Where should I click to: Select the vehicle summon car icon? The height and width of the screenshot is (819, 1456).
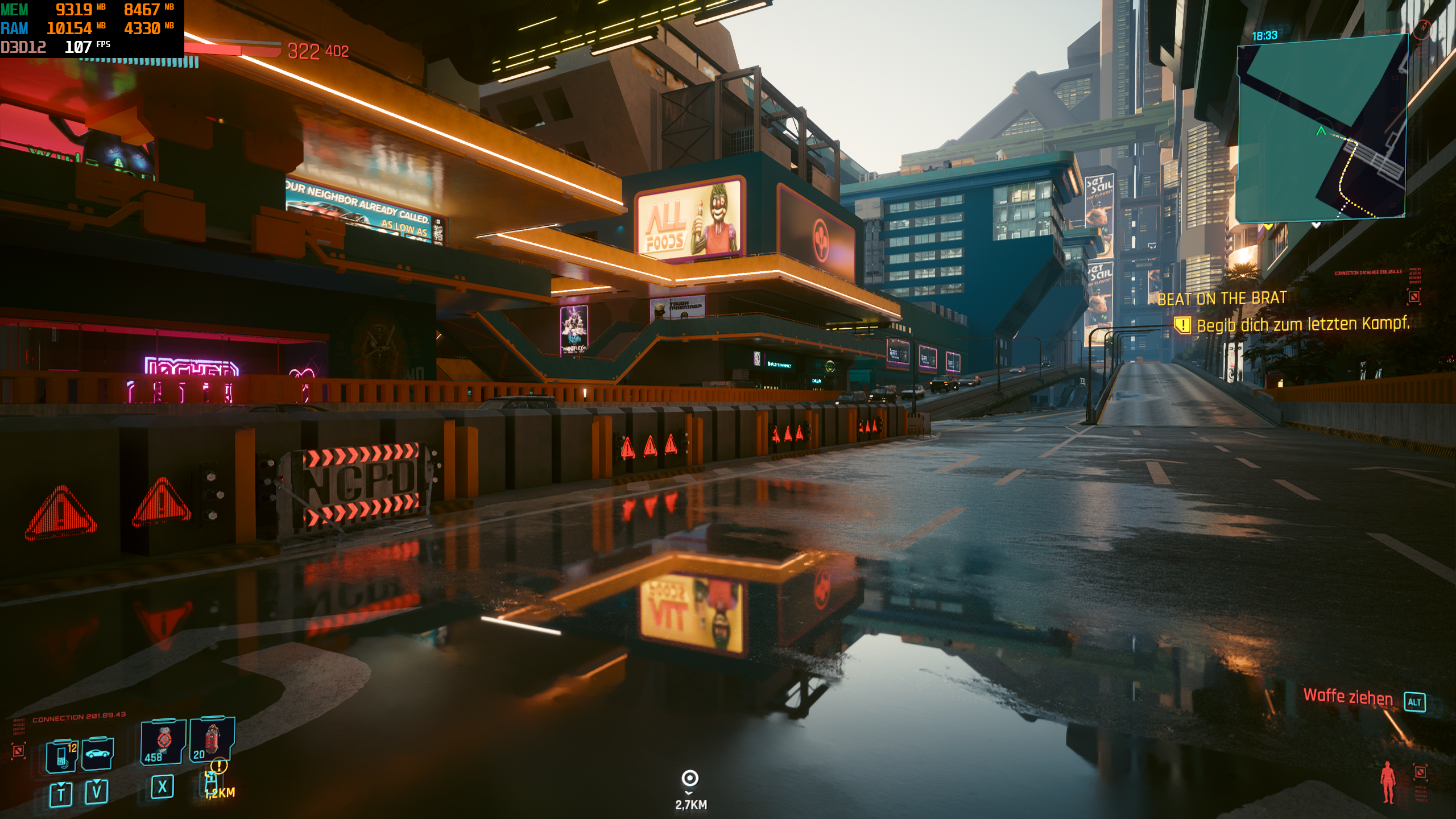click(98, 754)
